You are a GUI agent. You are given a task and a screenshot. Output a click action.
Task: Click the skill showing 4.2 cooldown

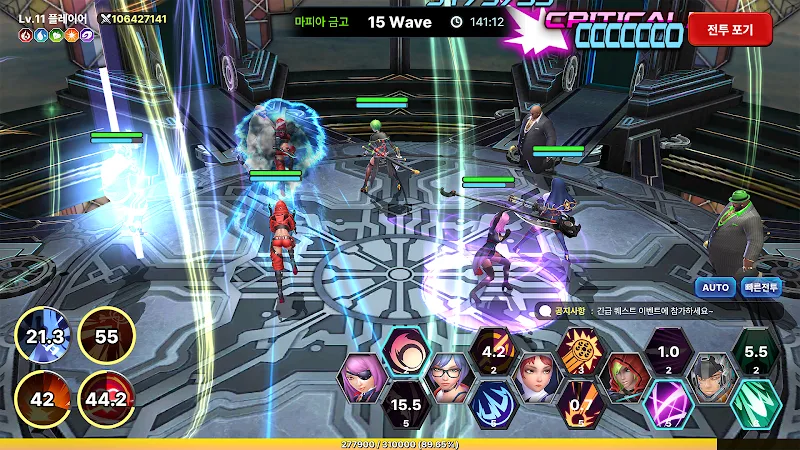(492, 352)
